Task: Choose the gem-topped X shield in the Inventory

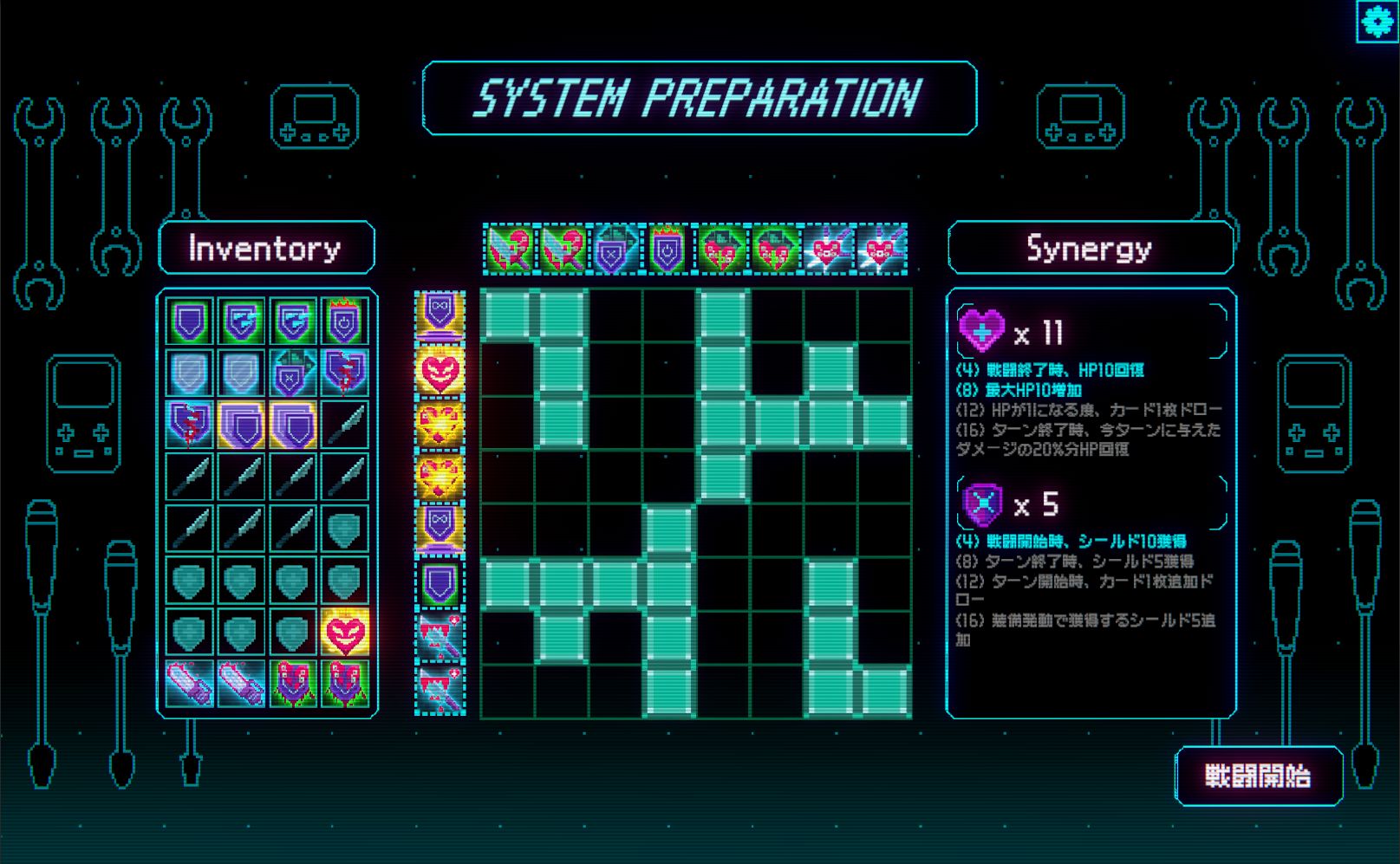Action: (292, 373)
